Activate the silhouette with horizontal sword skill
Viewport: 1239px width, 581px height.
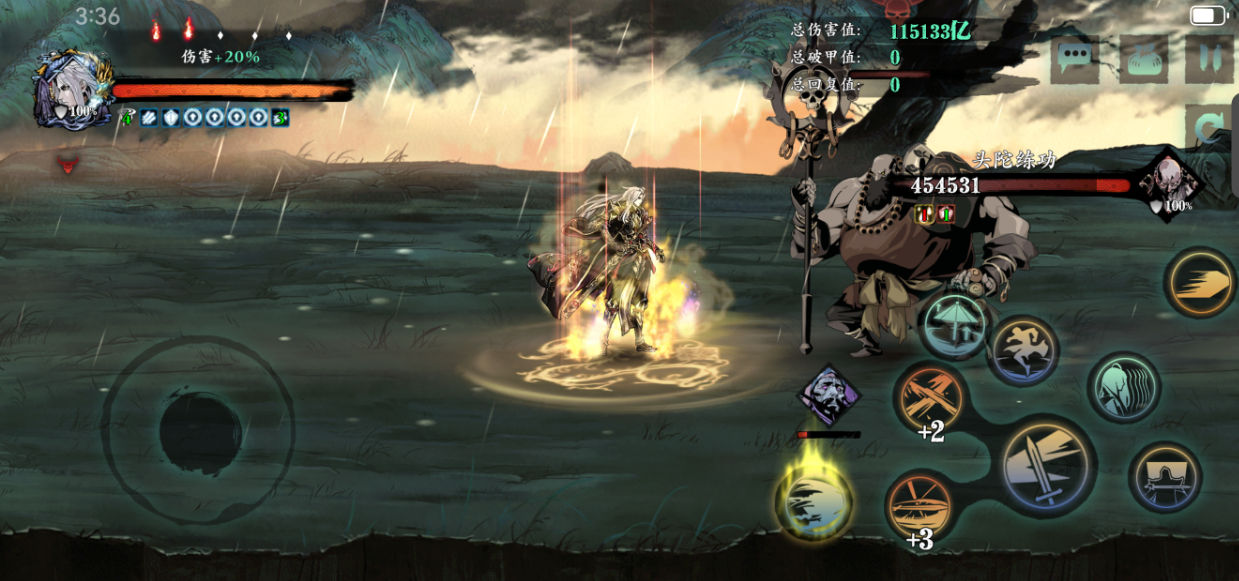(x=1165, y=477)
